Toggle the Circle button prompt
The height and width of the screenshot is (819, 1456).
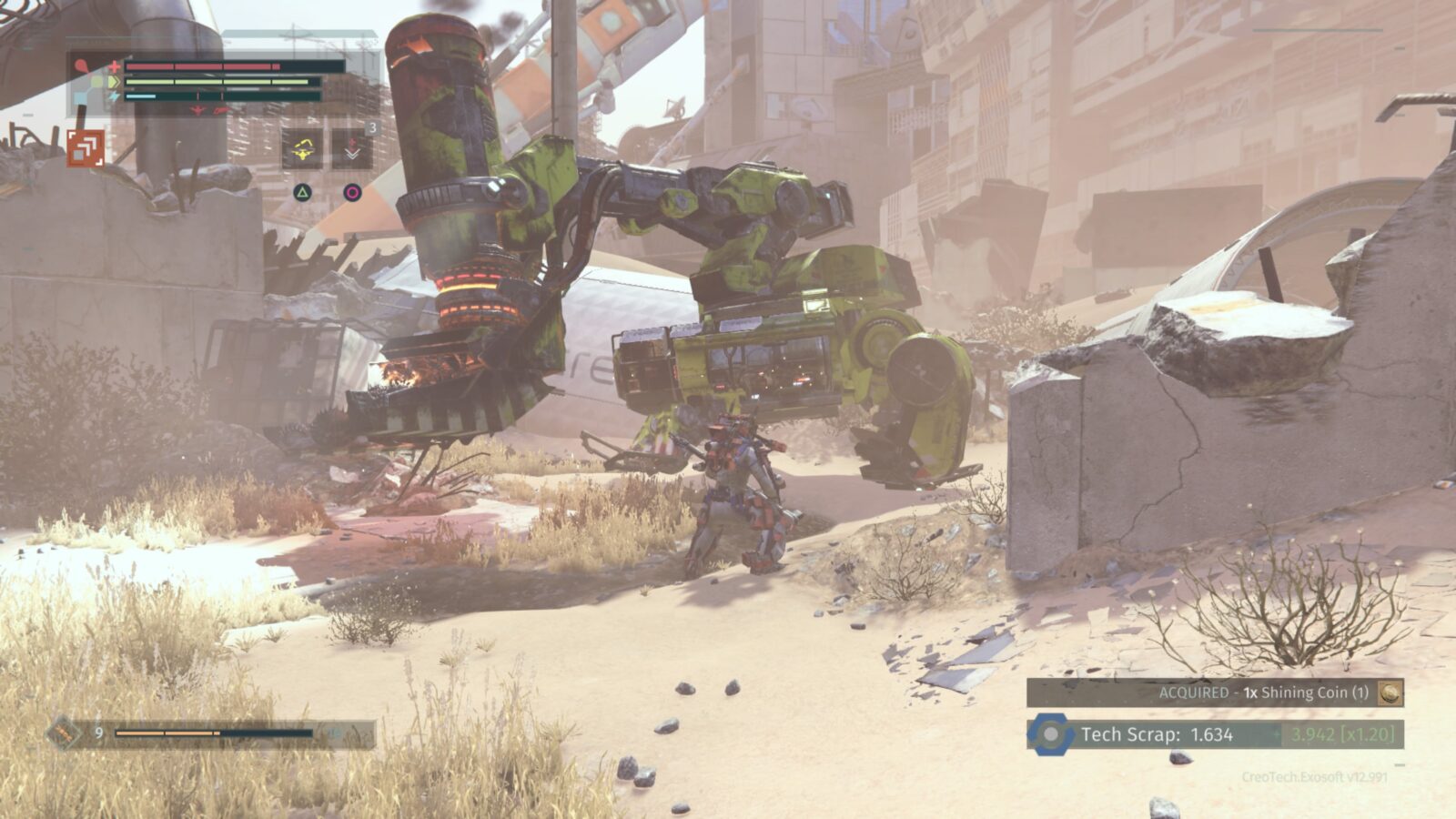(x=353, y=193)
